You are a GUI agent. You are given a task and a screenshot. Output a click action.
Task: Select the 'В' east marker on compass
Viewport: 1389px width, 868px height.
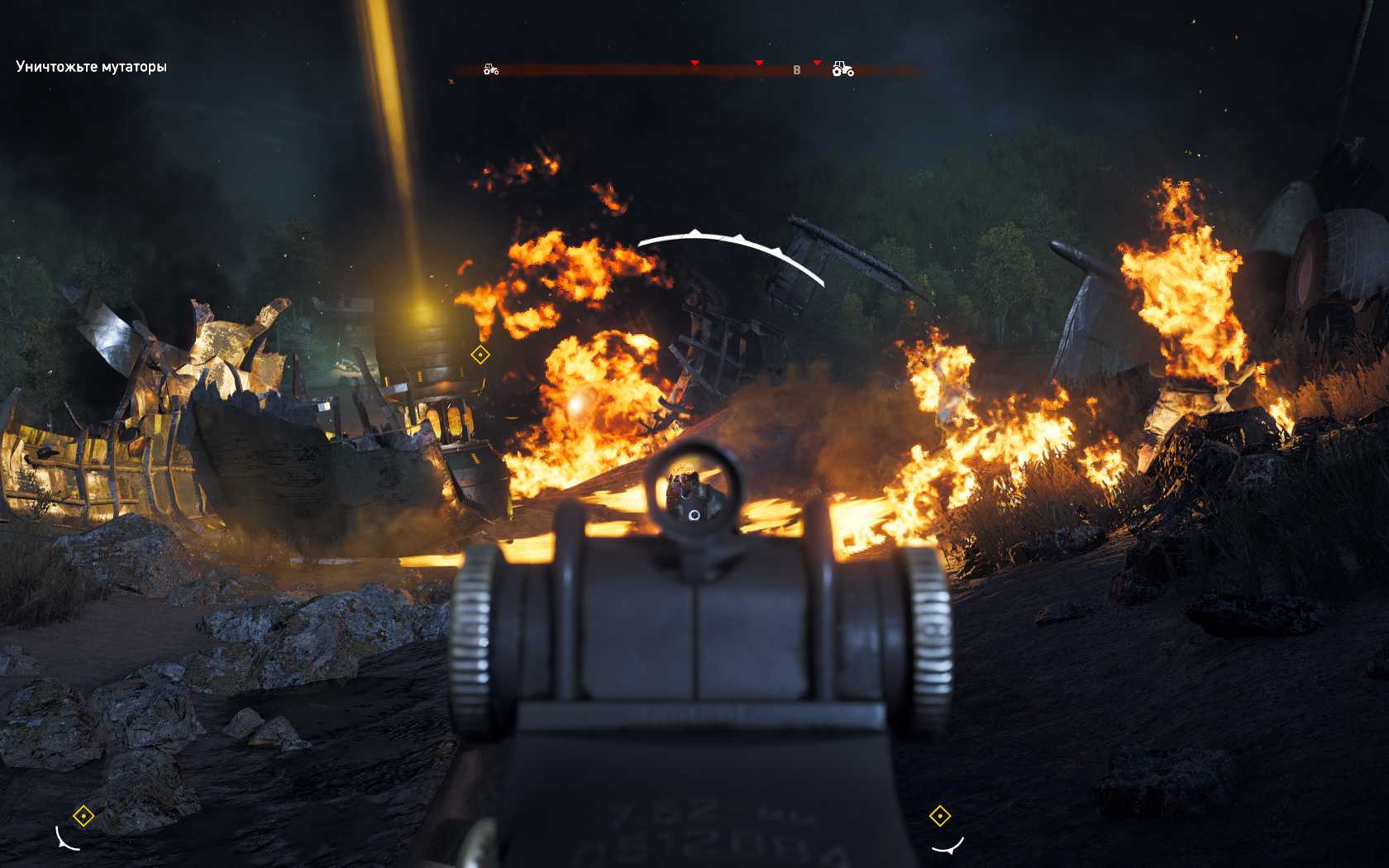coord(797,70)
